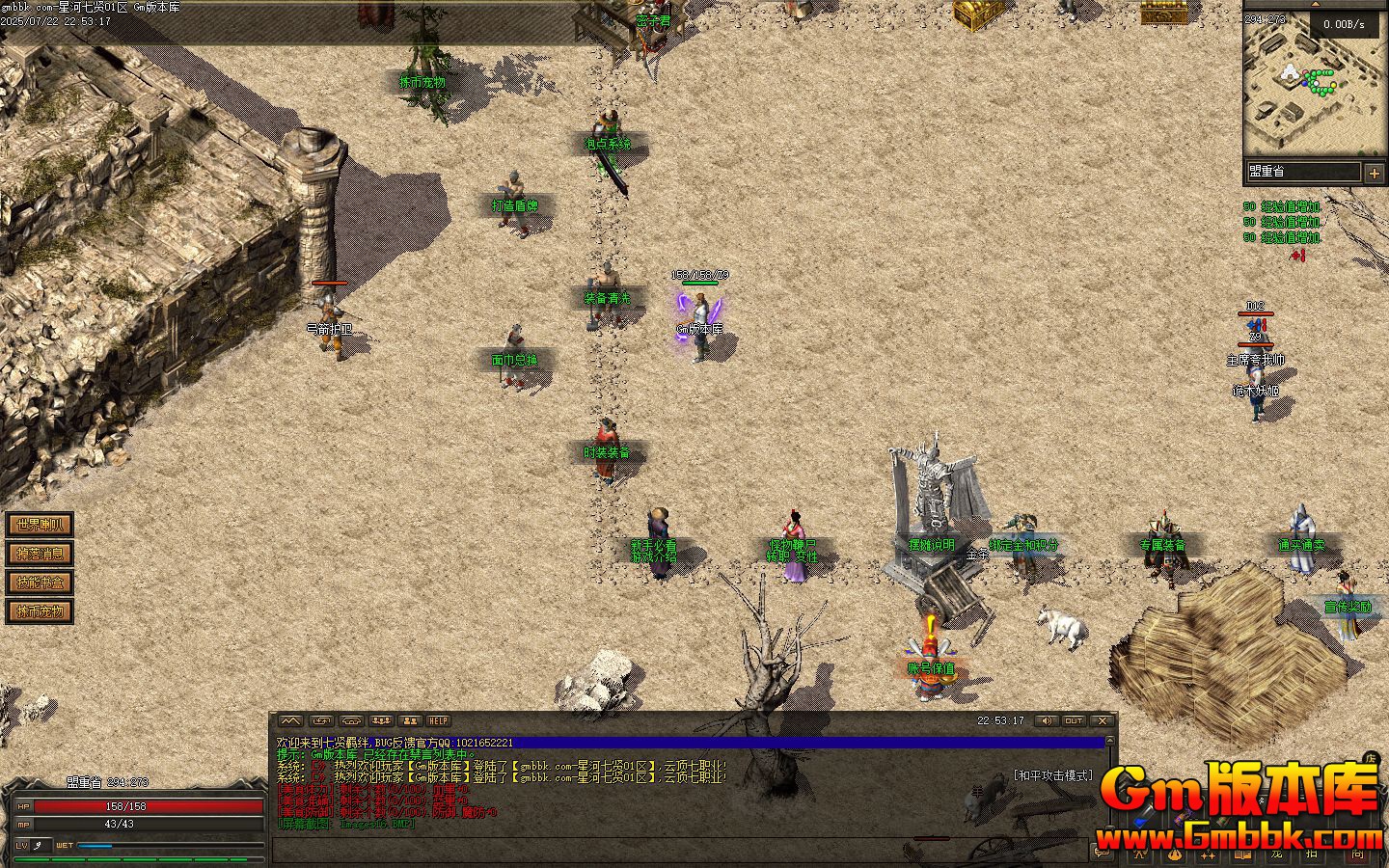Click the OUT logout button
Image resolution: width=1389 pixels, height=868 pixels.
(1074, 720)
